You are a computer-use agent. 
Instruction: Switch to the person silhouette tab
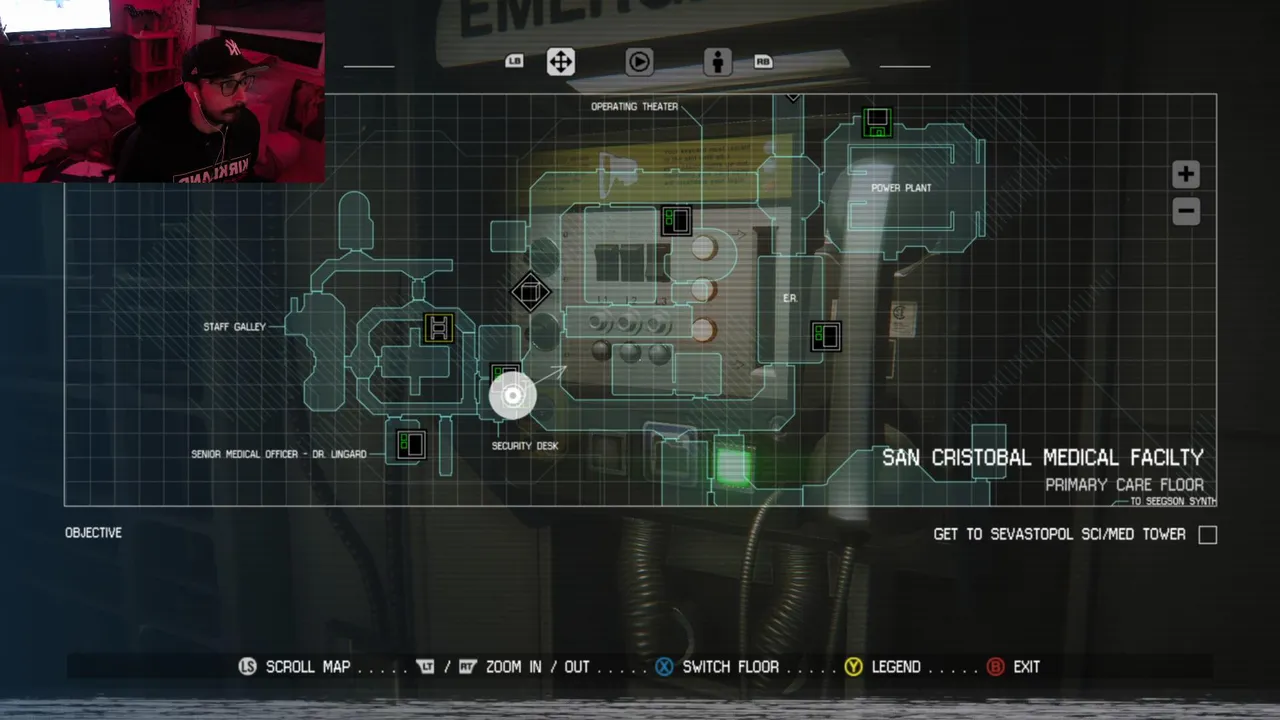coord(717,62)
